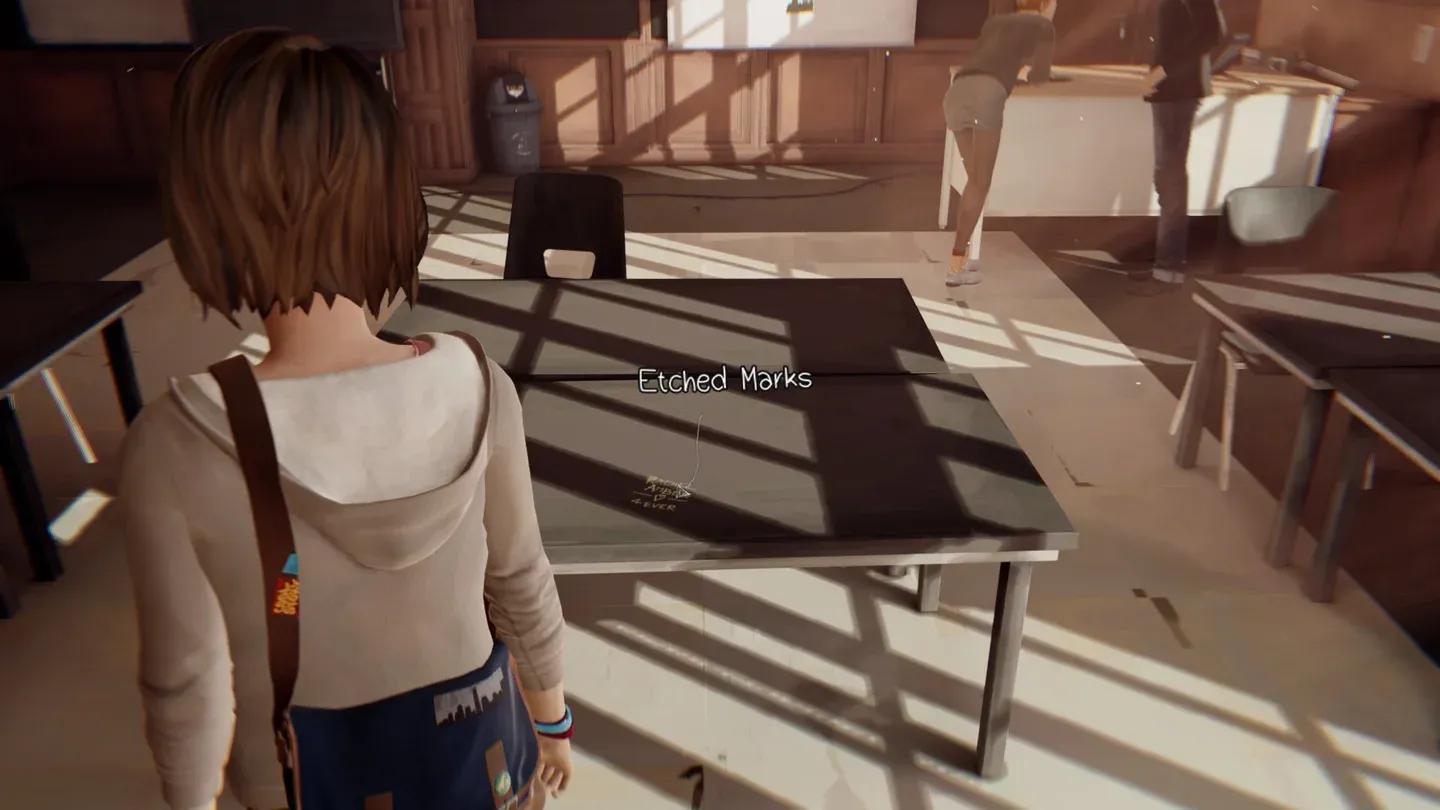Click the green patch on the bag flap
The image size is (1440, 810).
502,782
